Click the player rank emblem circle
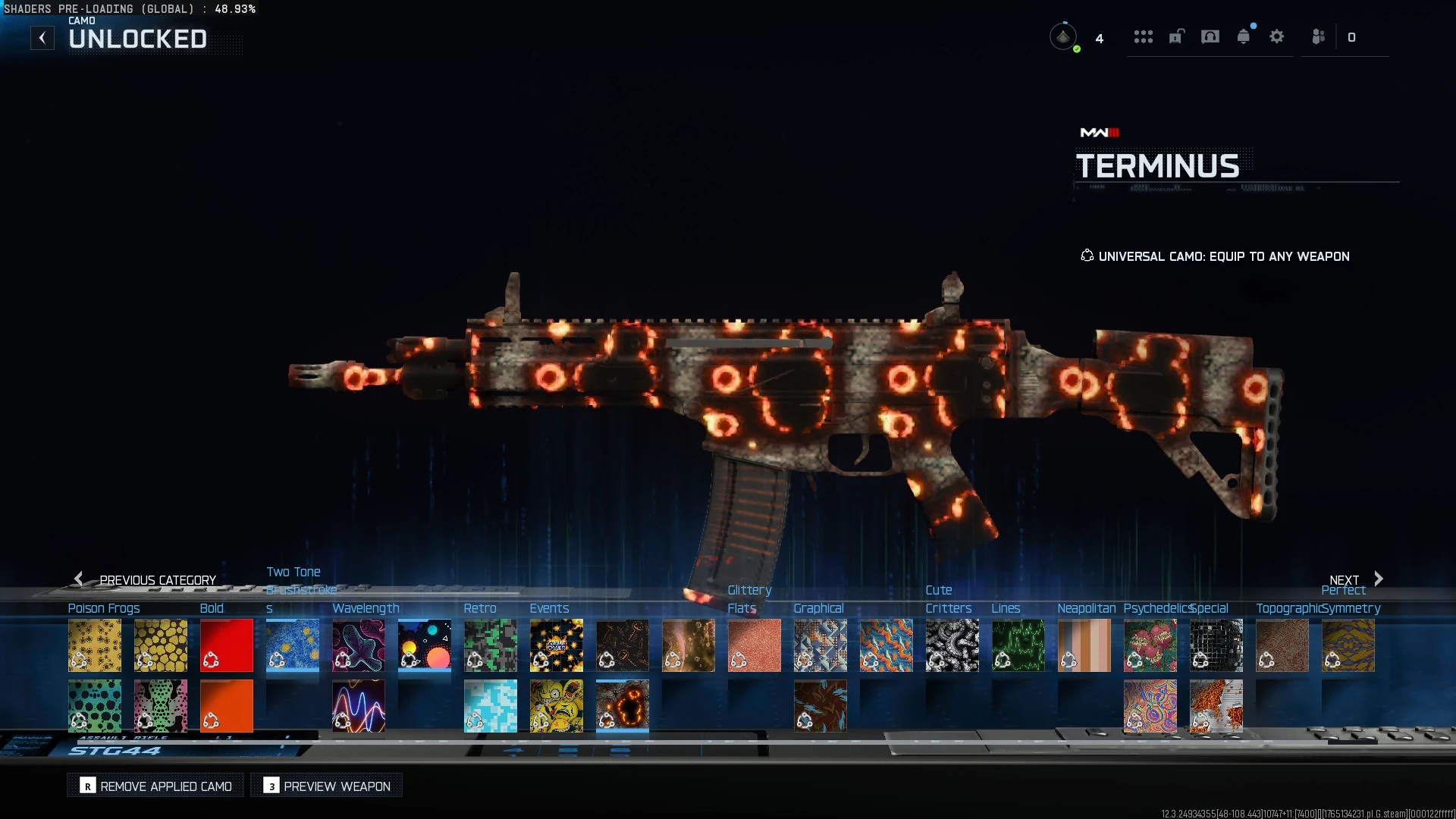Viewport: 1456px width, 819px height. click(1064, 36)
